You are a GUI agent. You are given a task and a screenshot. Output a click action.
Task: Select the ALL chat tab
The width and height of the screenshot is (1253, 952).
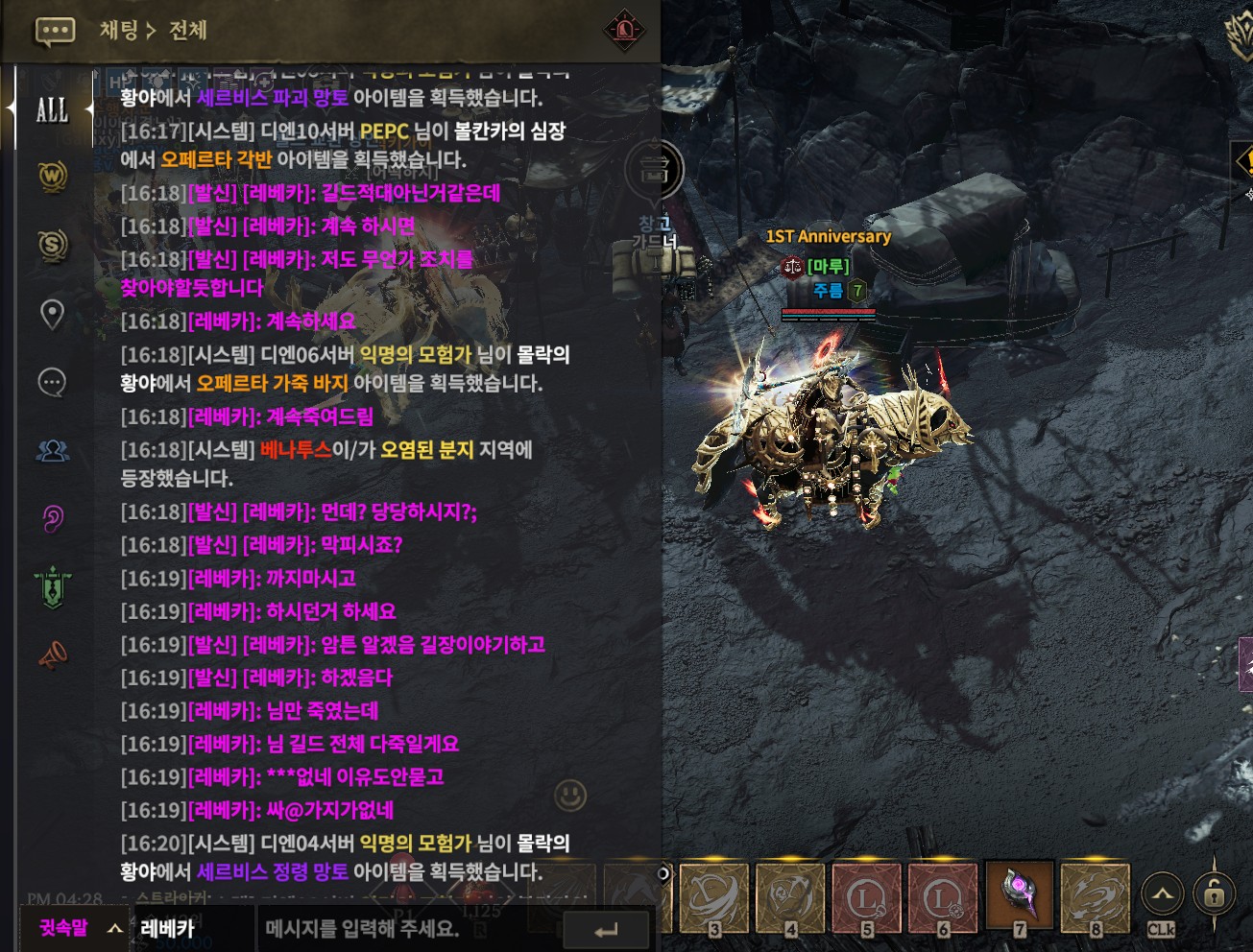(52, 109)
